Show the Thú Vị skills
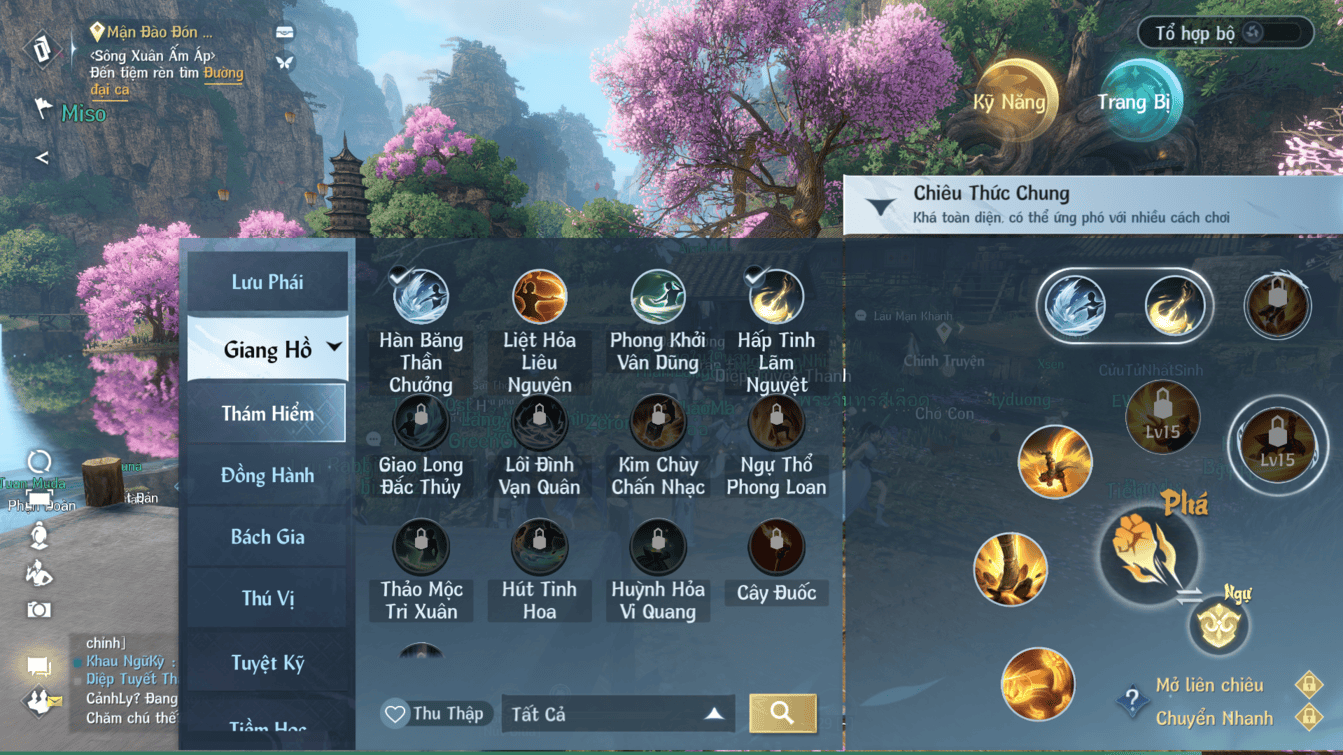 [x=267, y=599]
